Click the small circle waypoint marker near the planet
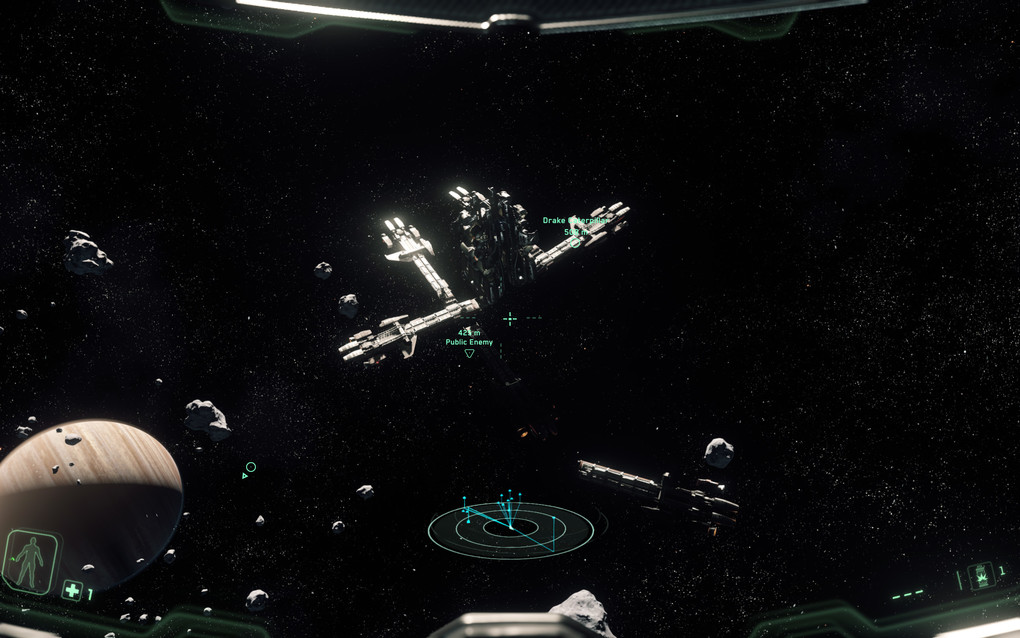 click(251, 467)
